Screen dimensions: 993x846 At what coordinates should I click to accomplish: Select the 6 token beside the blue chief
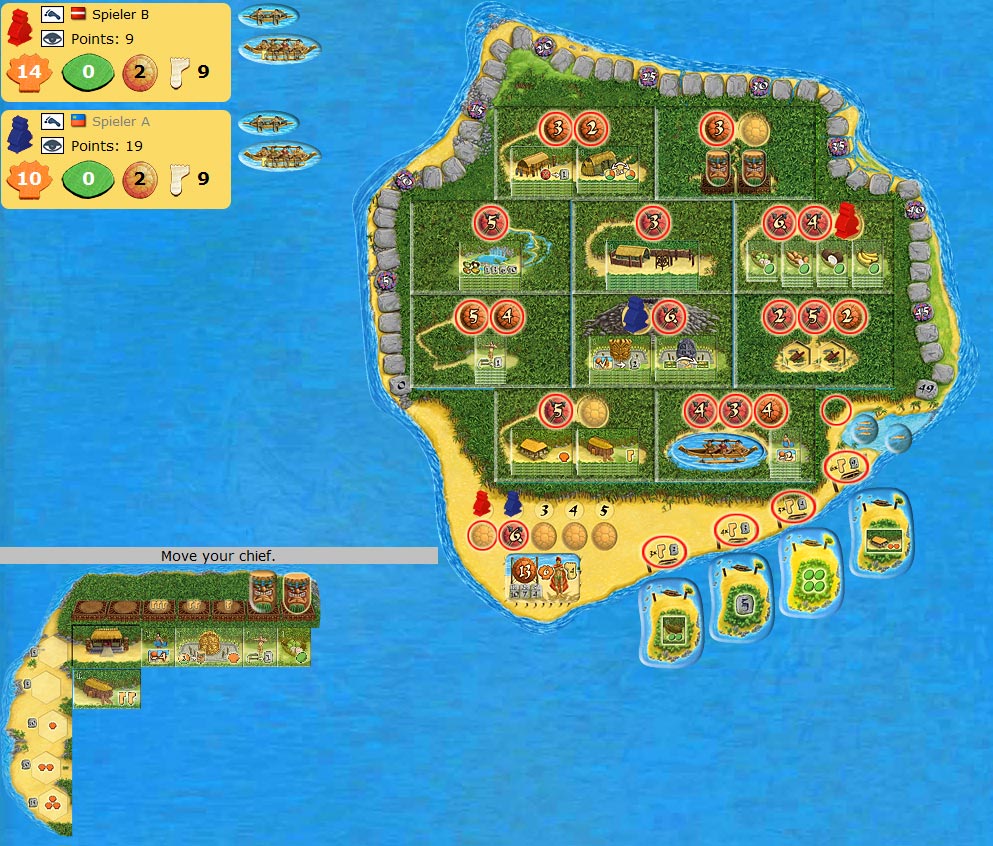(x=667, y=317)
